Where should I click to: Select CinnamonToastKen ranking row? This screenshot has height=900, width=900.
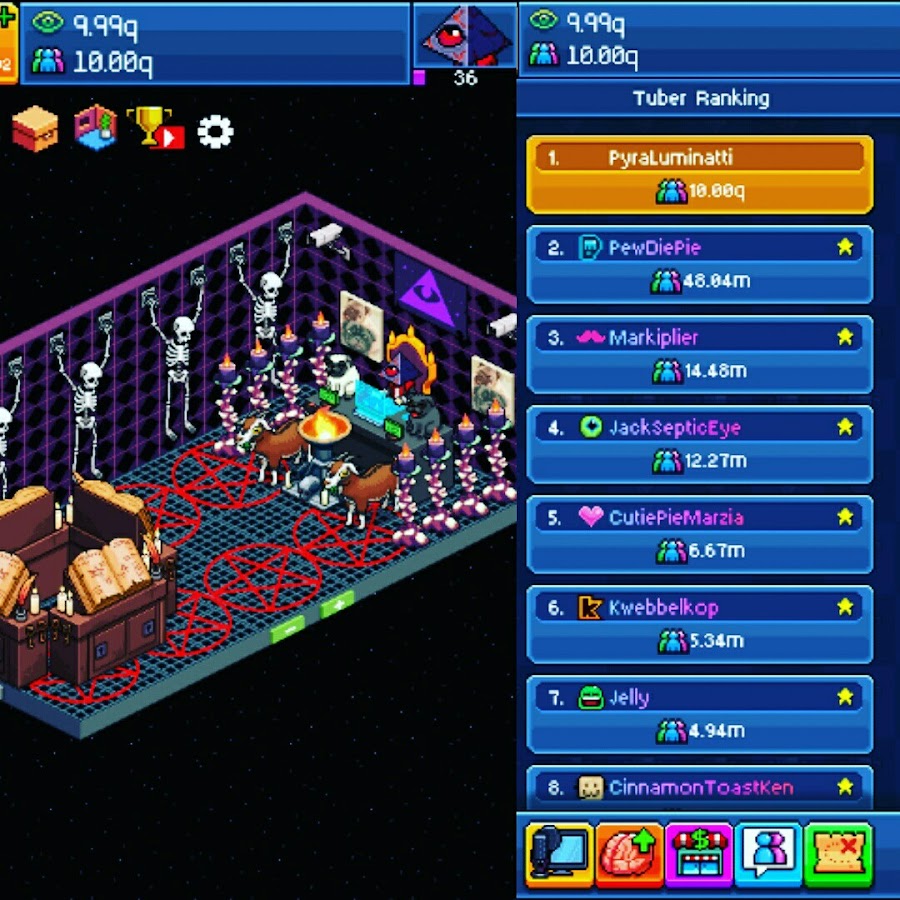(x=699, y=786)
